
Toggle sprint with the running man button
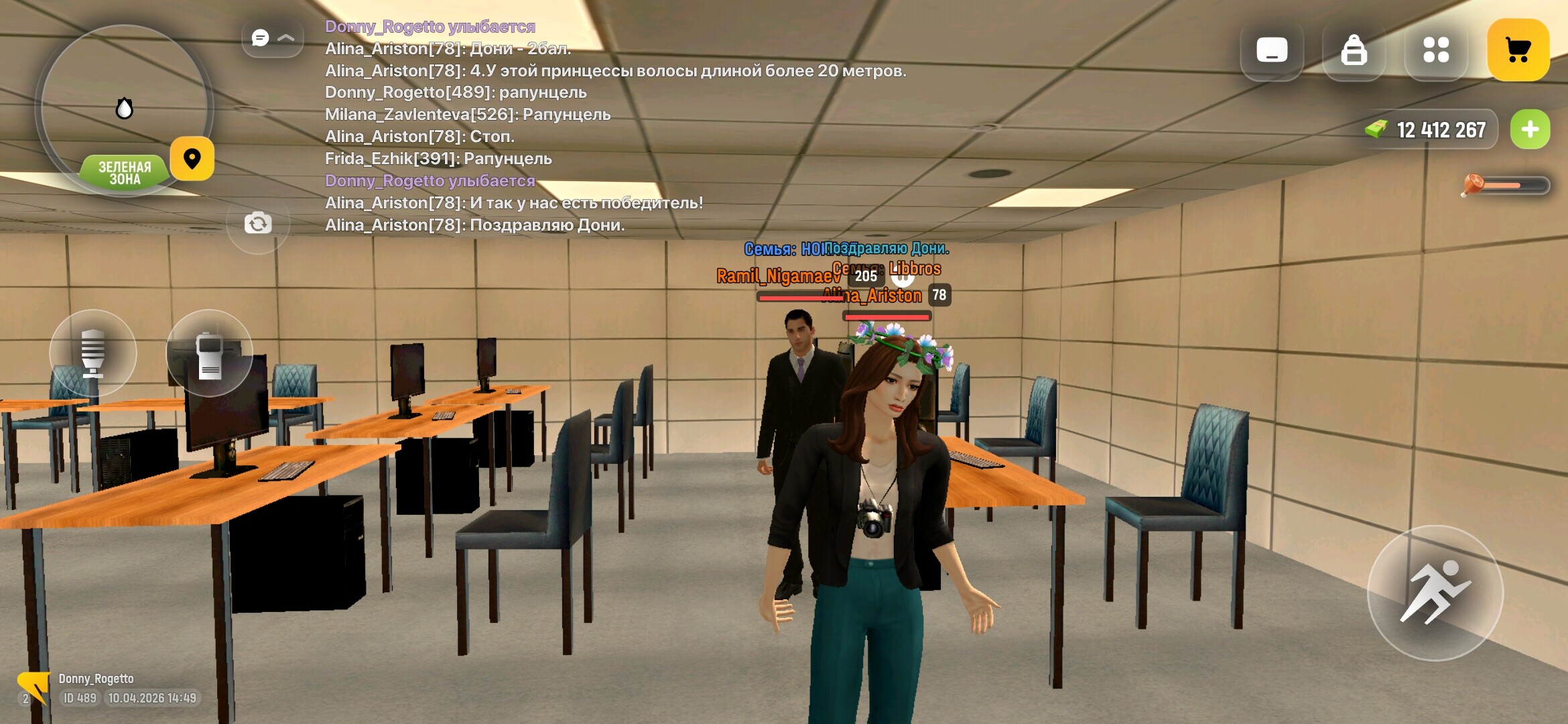coord(1435,593)
